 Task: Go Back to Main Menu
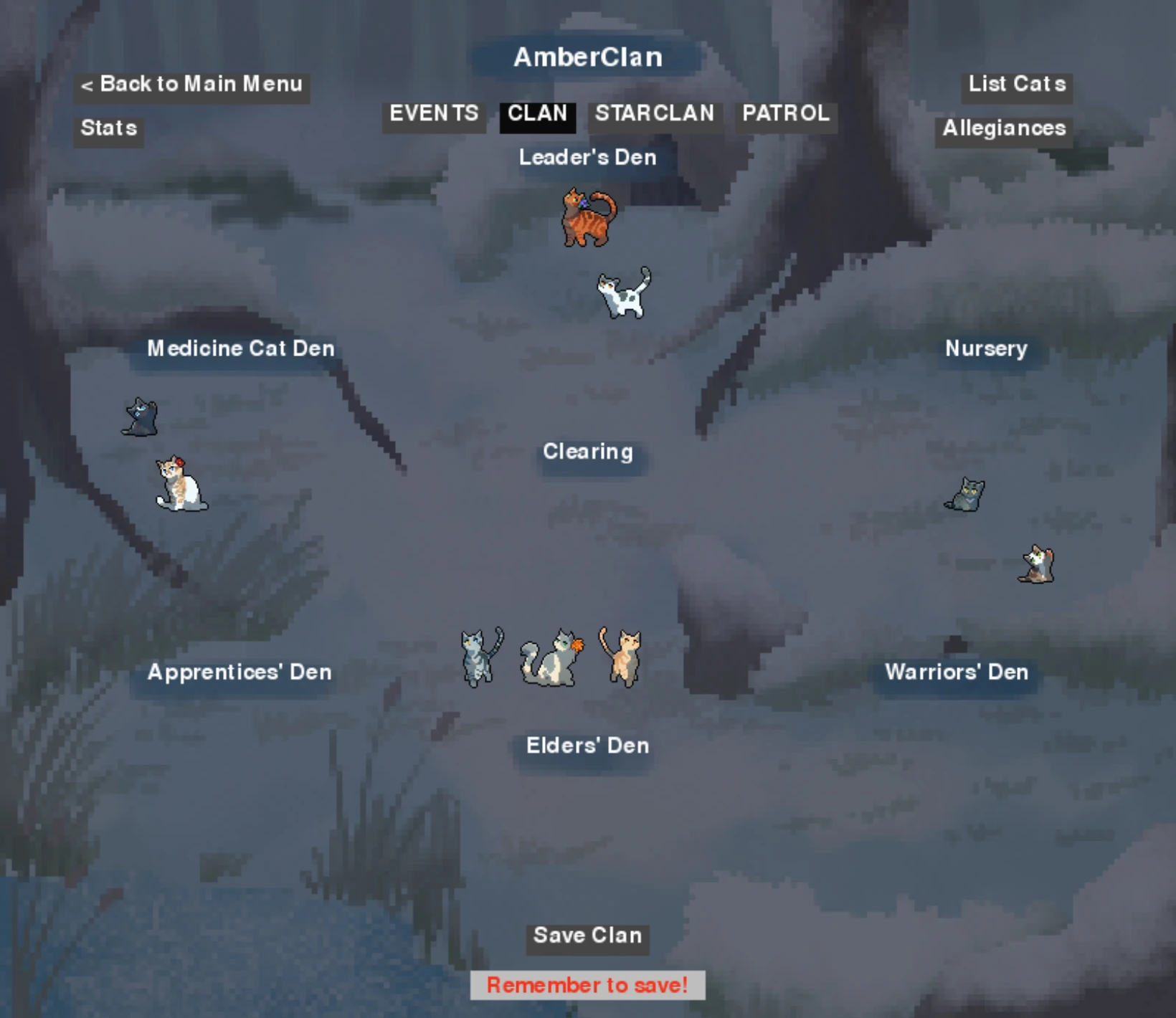tap(191, 84)
